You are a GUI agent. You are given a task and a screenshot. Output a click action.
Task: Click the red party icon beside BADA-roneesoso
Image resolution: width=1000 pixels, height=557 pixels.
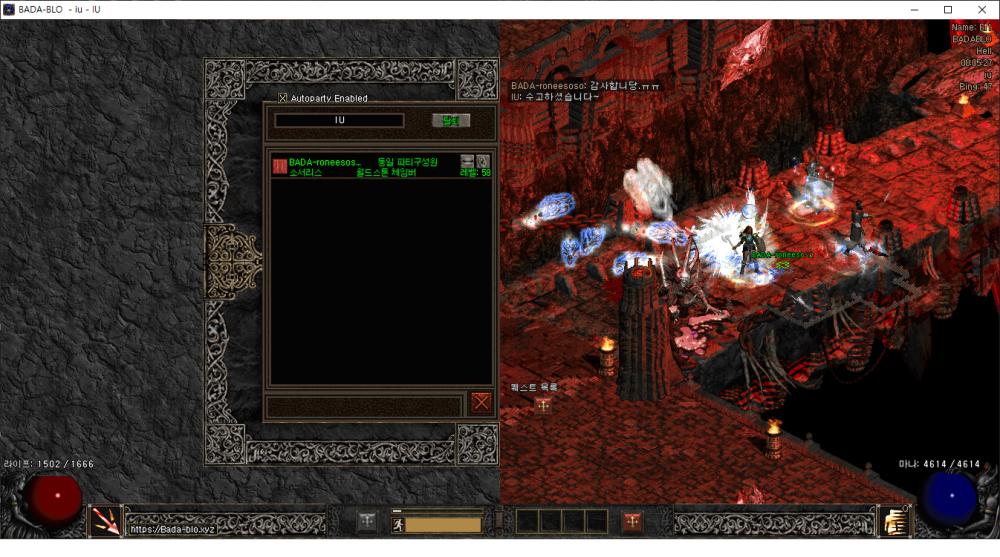pos(280,166)
